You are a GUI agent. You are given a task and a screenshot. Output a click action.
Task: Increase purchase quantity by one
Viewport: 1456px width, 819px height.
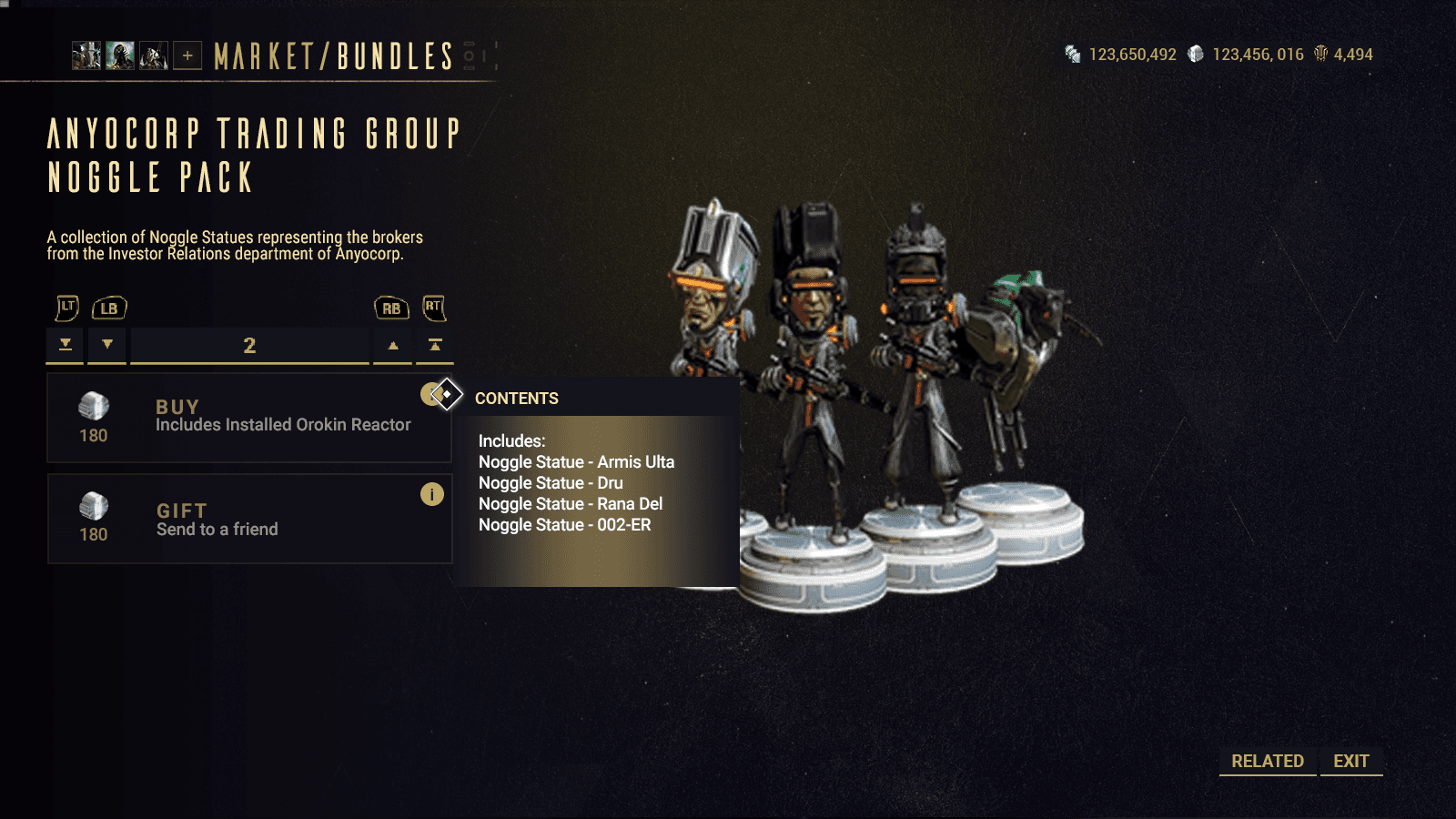click(393, 346)
